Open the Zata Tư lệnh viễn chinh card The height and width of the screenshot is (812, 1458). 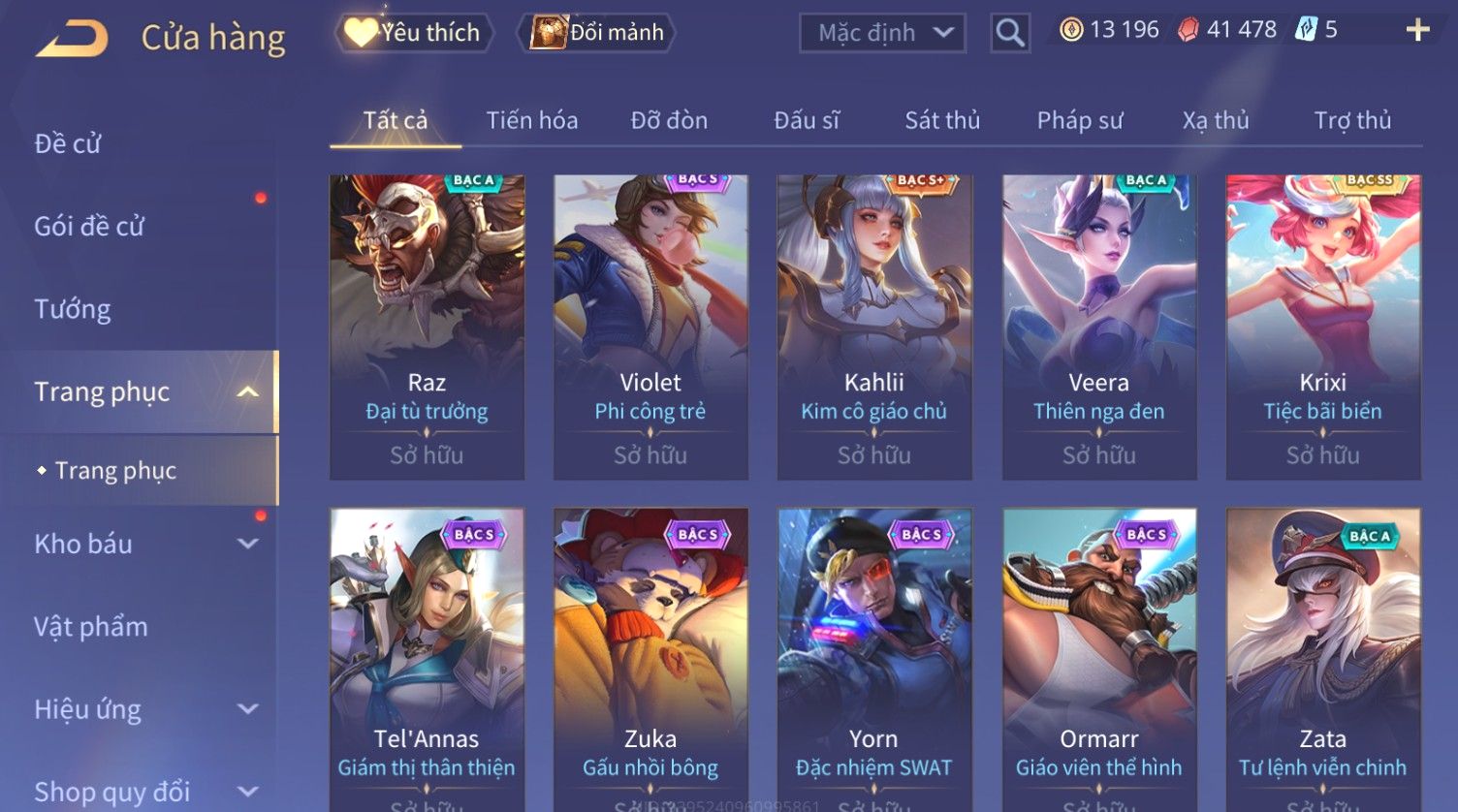tap(1322, 659)
